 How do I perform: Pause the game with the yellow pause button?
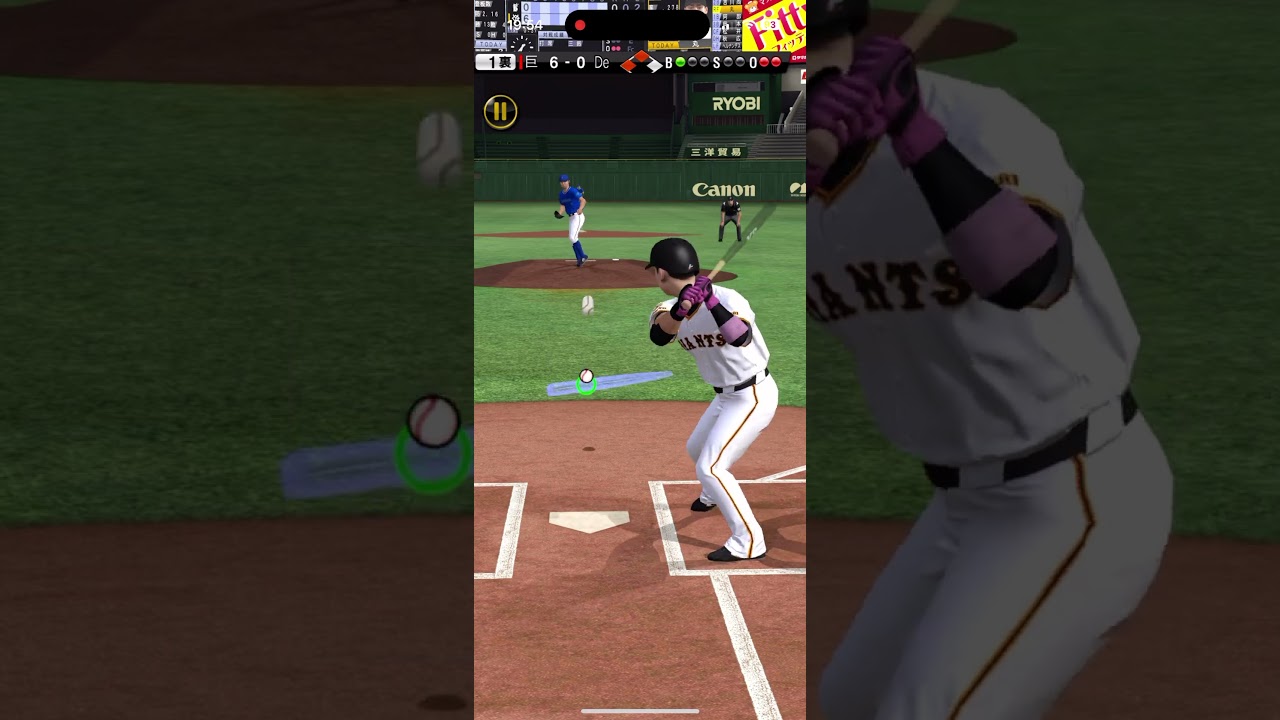point(500,112)
